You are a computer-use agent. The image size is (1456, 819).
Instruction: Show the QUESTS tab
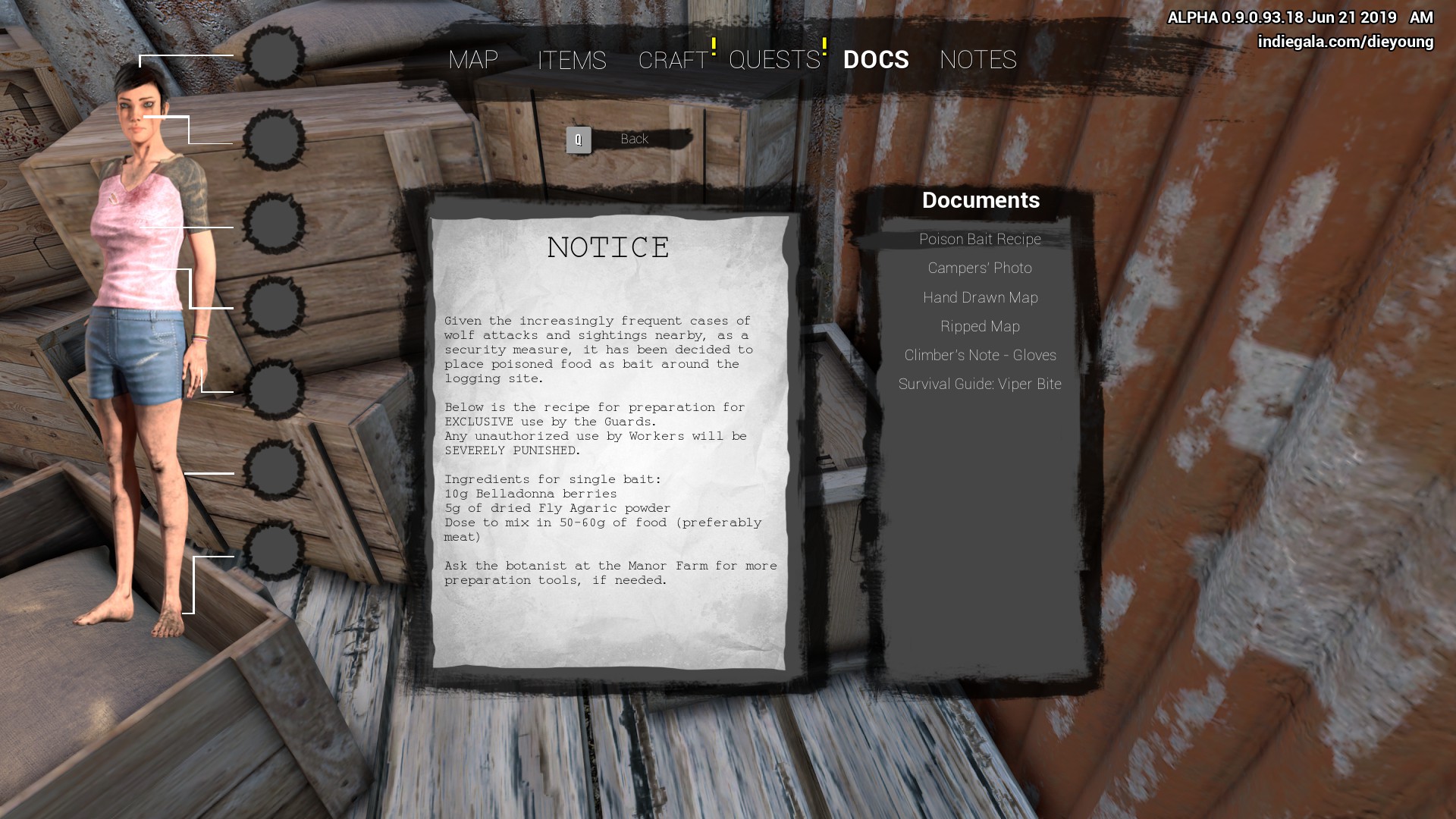click(774, 60)
